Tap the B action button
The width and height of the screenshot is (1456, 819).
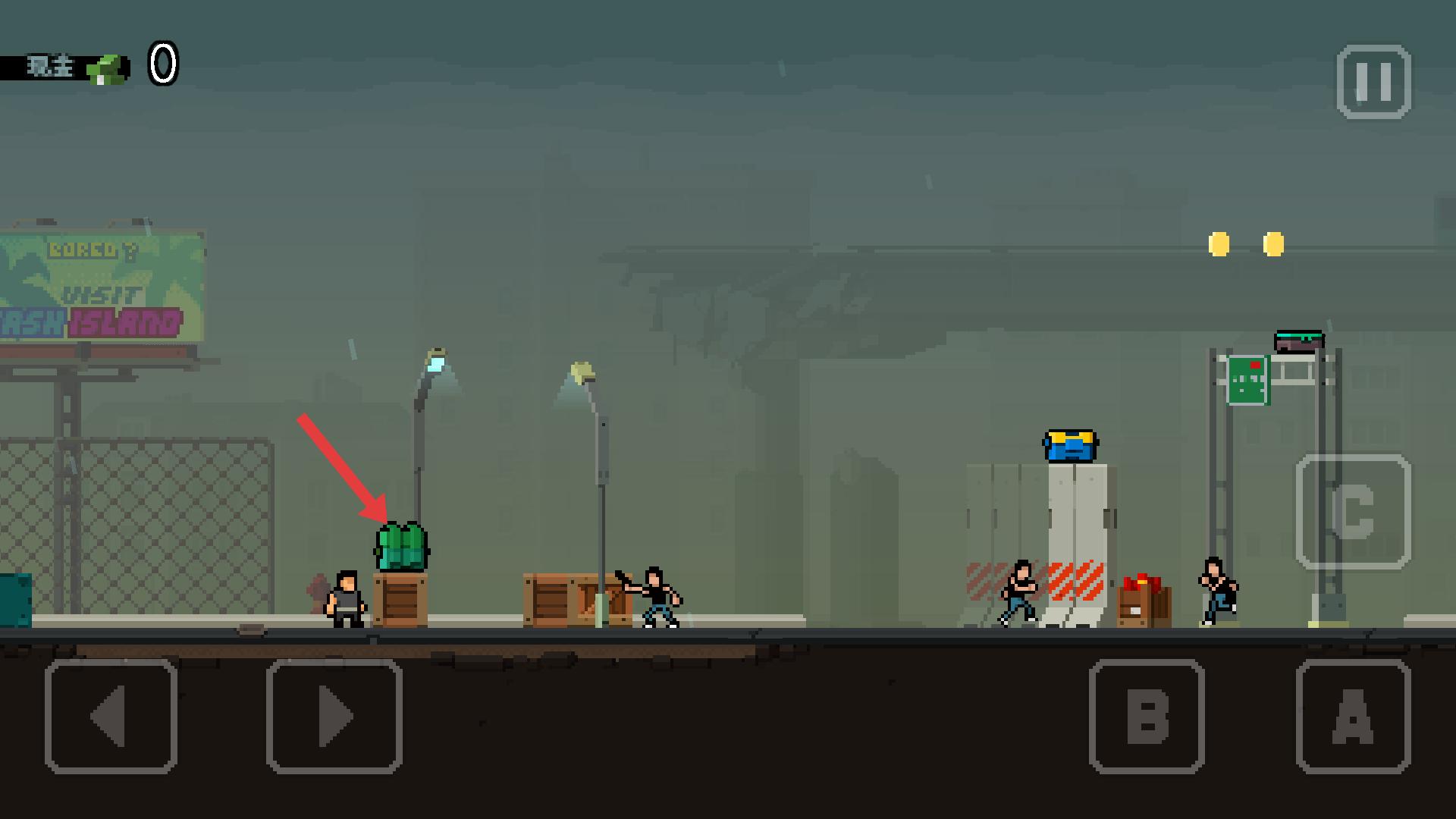(1147, 717)
